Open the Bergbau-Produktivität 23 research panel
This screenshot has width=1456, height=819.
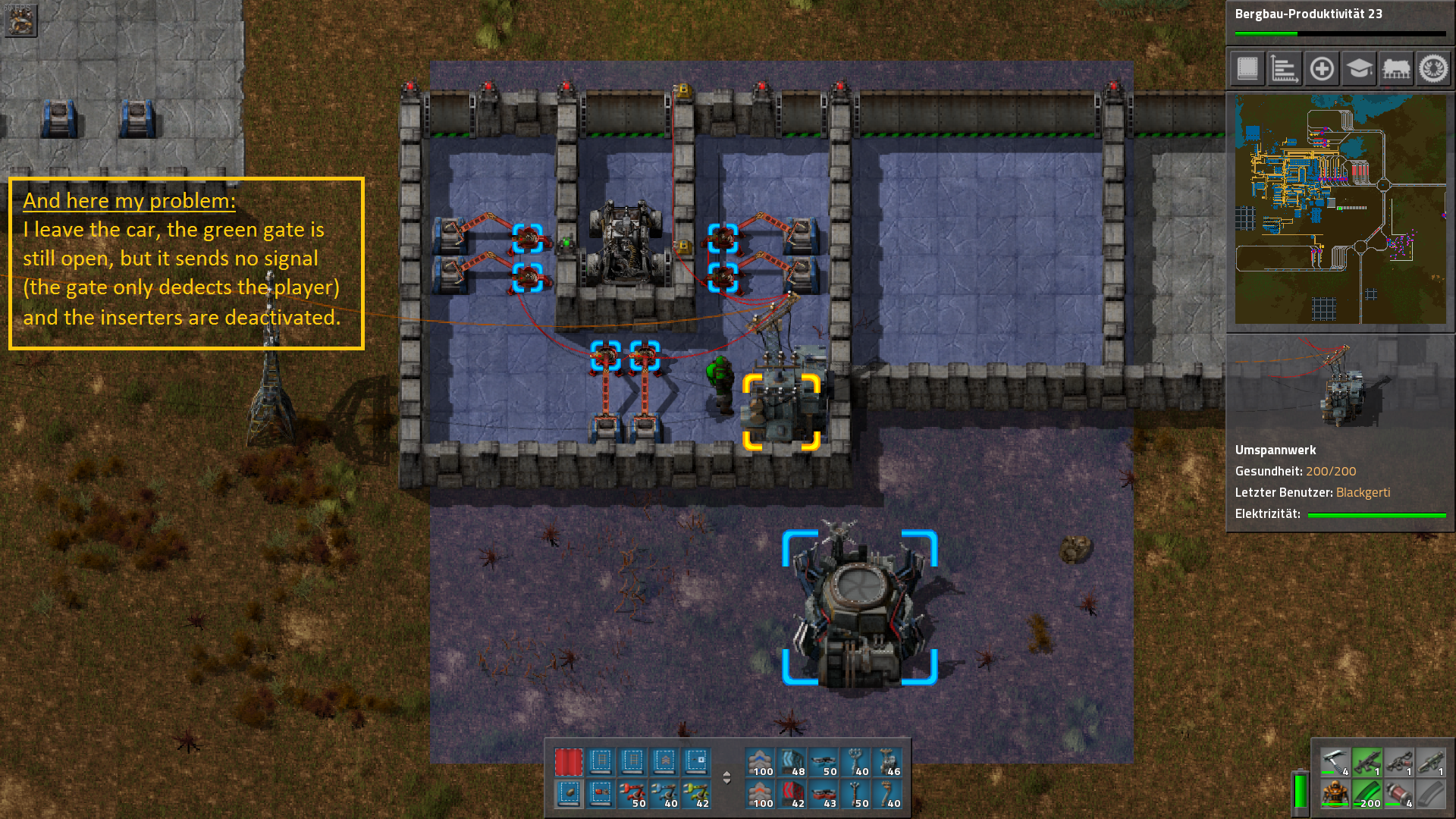[x=1340, y=21]
